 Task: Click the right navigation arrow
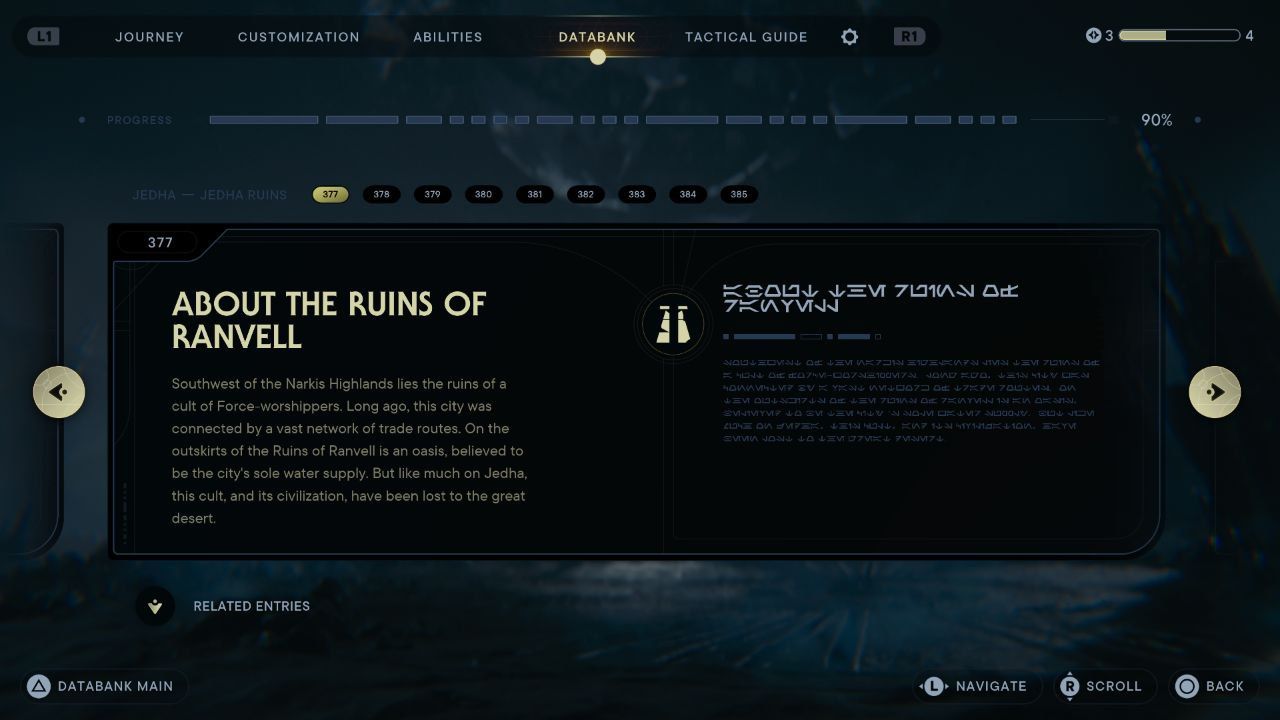click(1215, 391)
